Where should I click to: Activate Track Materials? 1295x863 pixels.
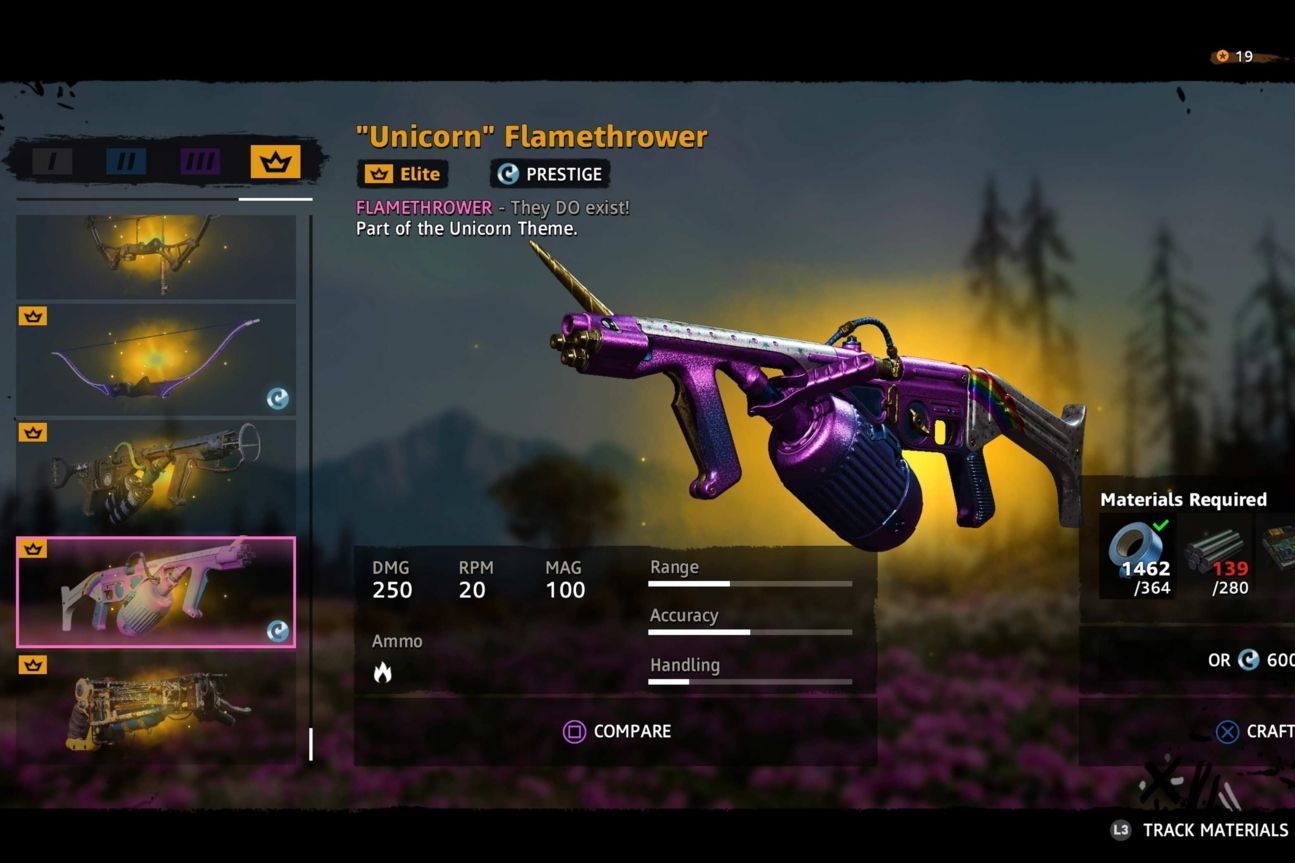click(1200, 830)
